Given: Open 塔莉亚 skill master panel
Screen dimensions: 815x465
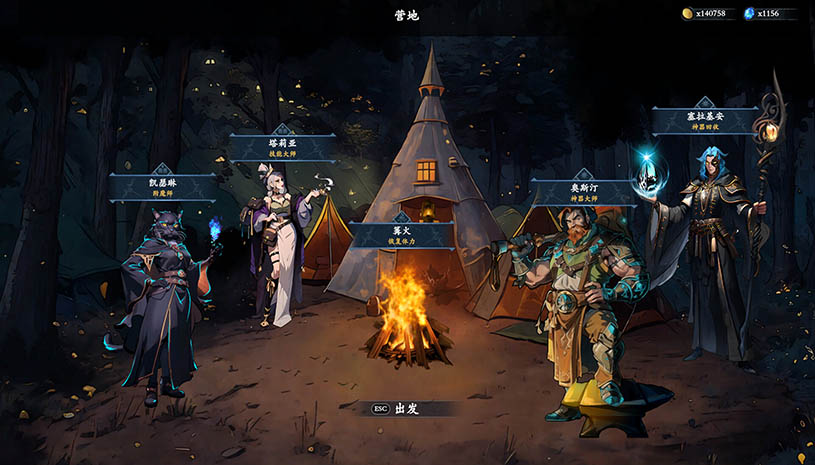Looking at the screenshot, I should (x=283, y=148).
